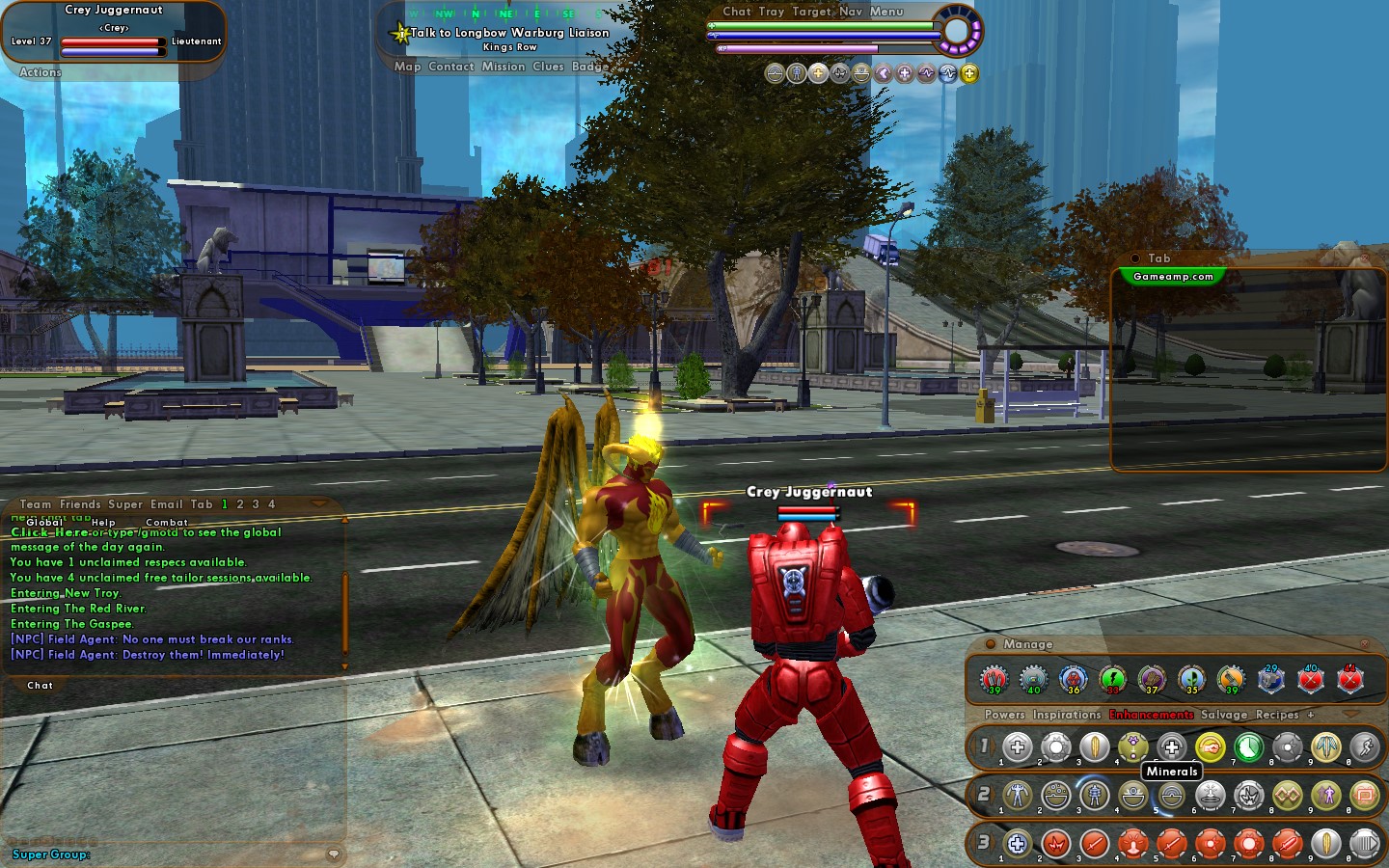Open the Contact list
This screenshot has height=868, width=1389.
tap(450, 67)
